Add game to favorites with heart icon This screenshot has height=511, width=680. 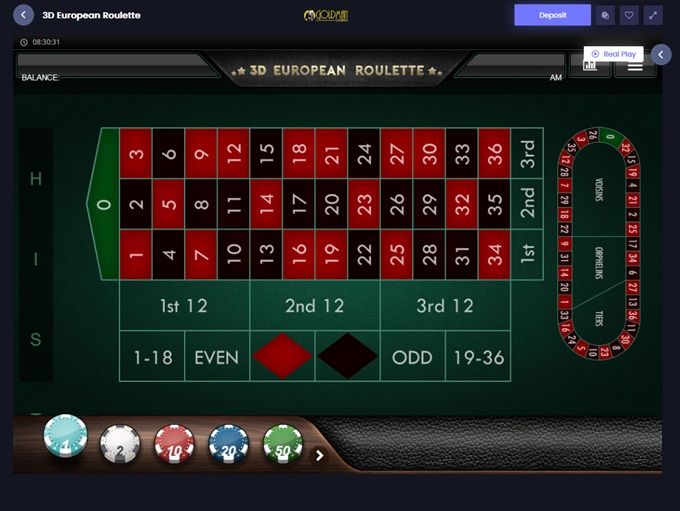629,16
